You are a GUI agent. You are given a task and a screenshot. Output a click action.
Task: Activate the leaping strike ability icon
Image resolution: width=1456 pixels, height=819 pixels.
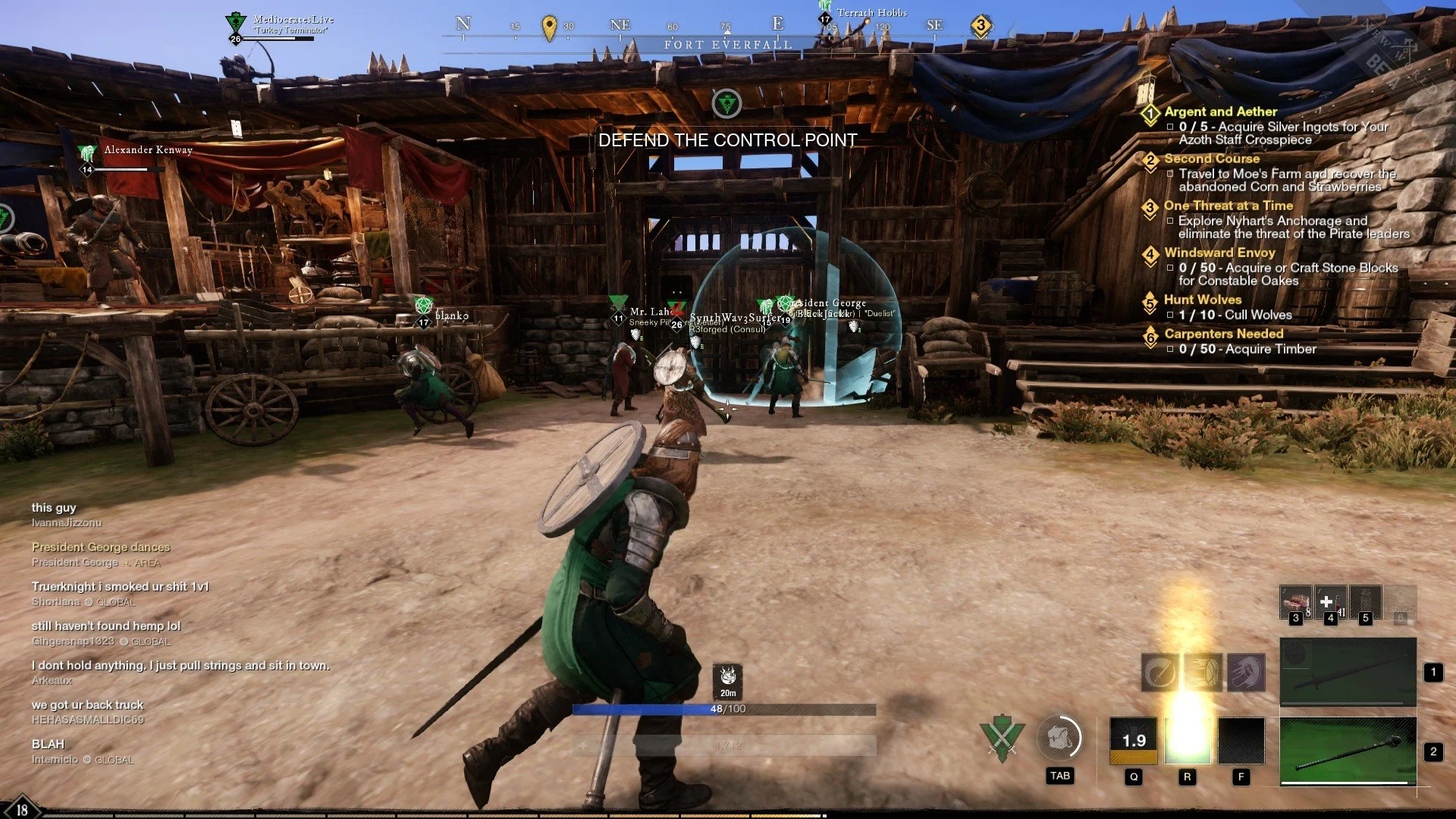point(1246,672)
